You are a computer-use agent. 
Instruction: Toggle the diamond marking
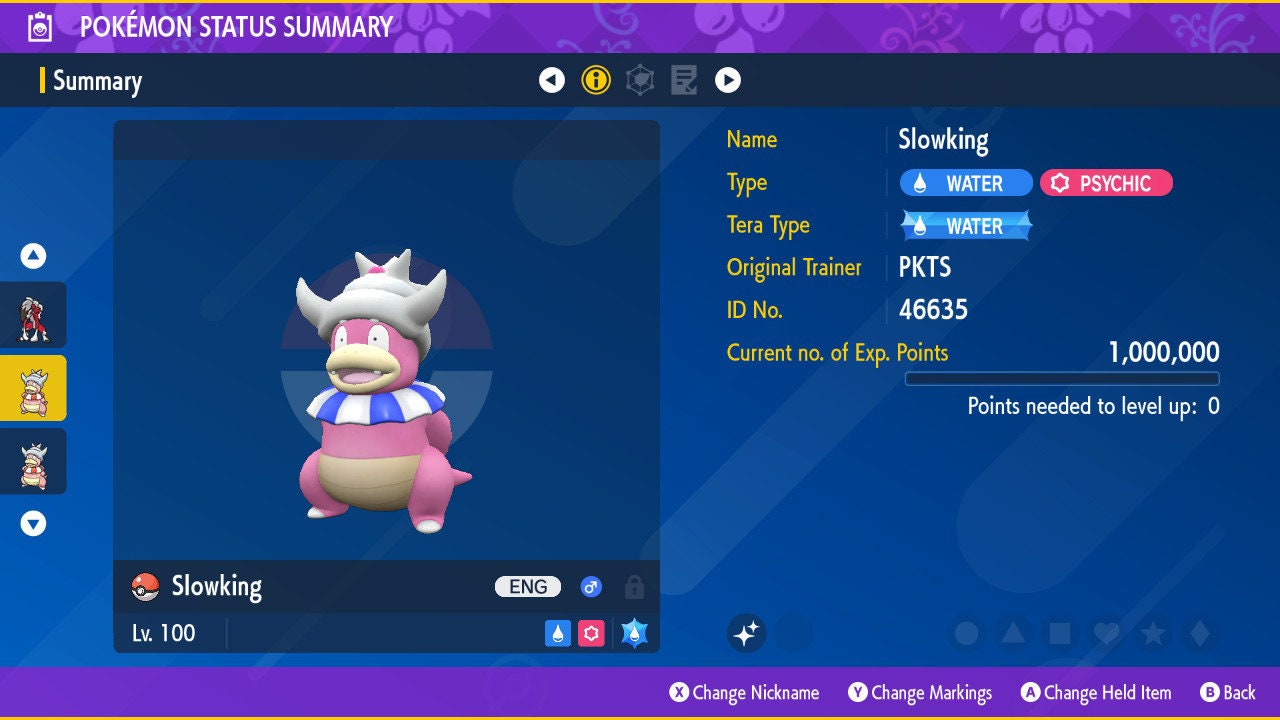(x=1199, y=633)
